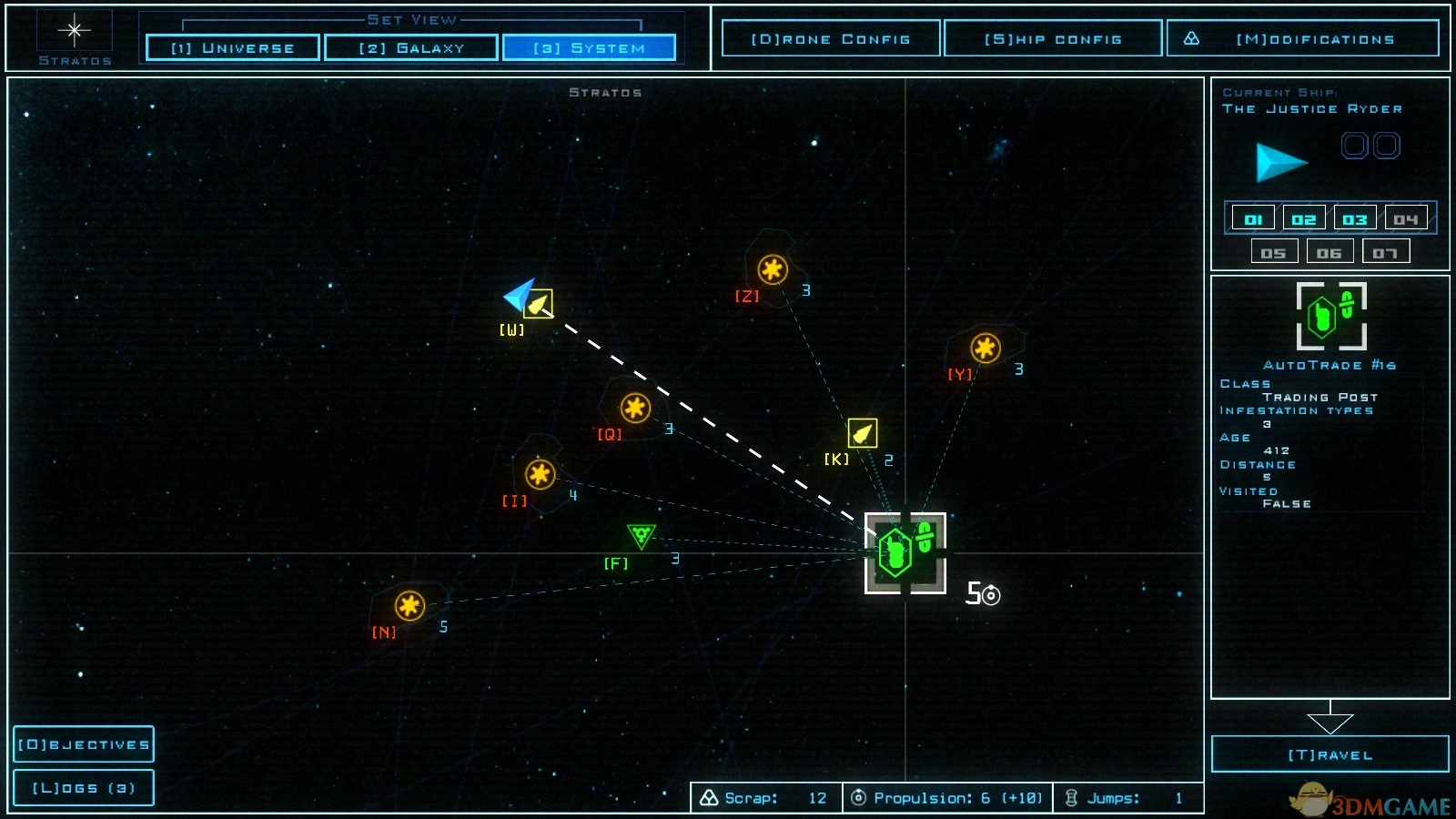Image resolution: width=1456 pixels, height=819 pixels.
Task: Choose the green node marked F
Action: point(641,535)
